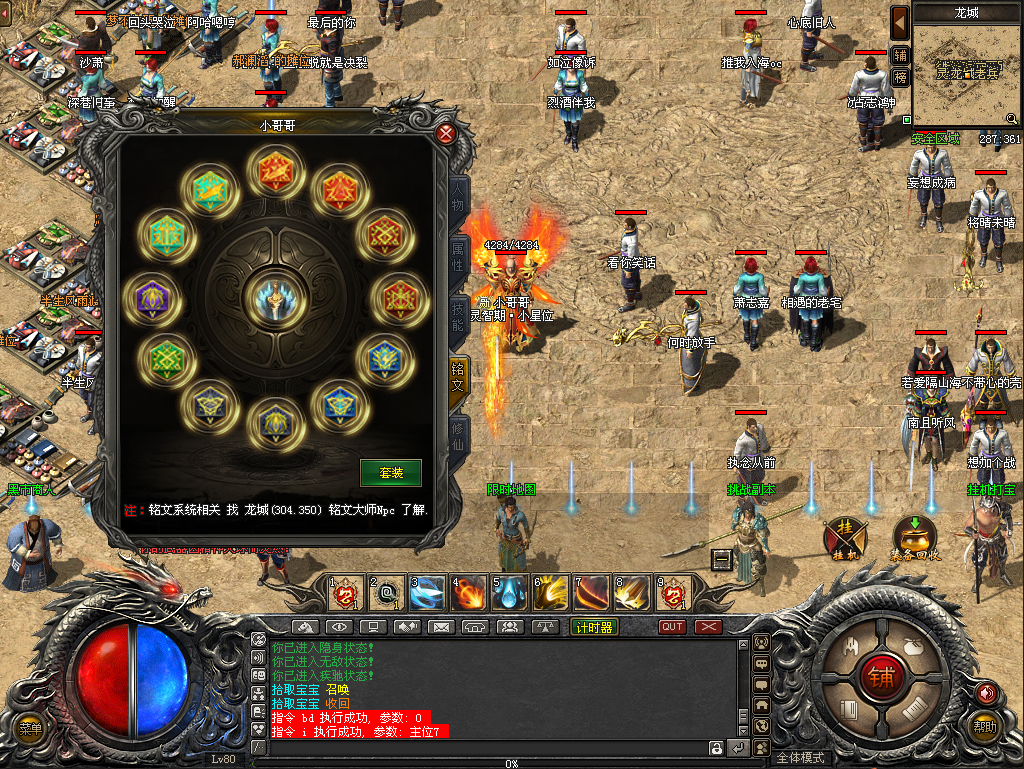Open the 计时器 timer button
This screenshot has width=1024, height=769.
coord(594,627)
